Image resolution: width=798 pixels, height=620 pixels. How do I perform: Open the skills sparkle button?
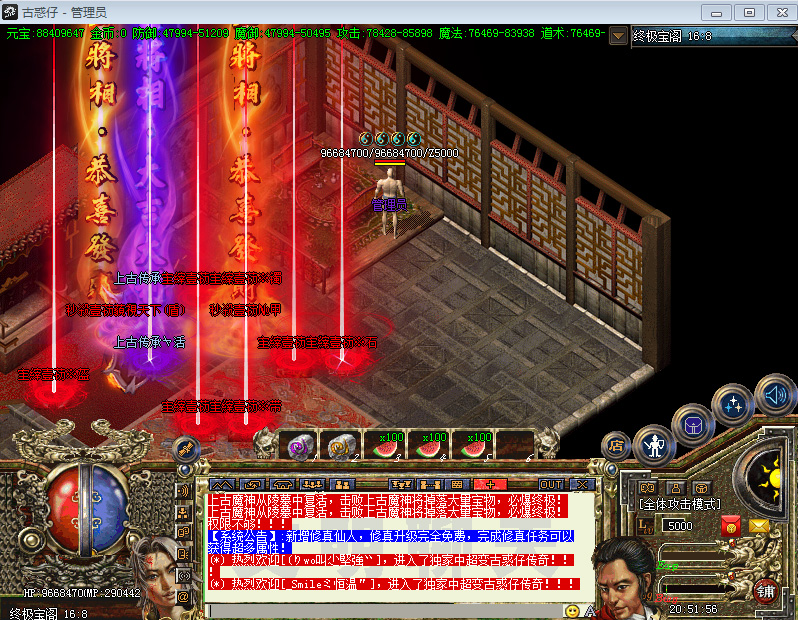(732, 404)
